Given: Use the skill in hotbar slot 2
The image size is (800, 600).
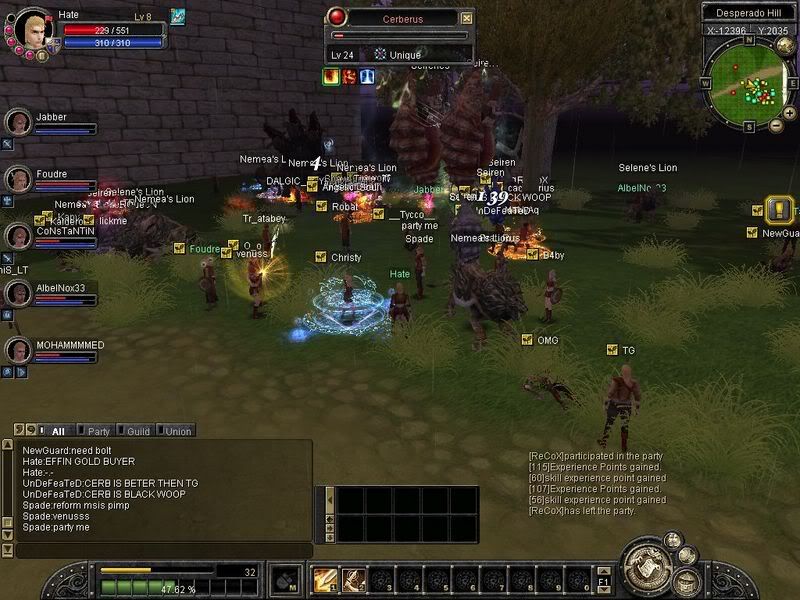Looking at the screenshot, I should point(353,579).
